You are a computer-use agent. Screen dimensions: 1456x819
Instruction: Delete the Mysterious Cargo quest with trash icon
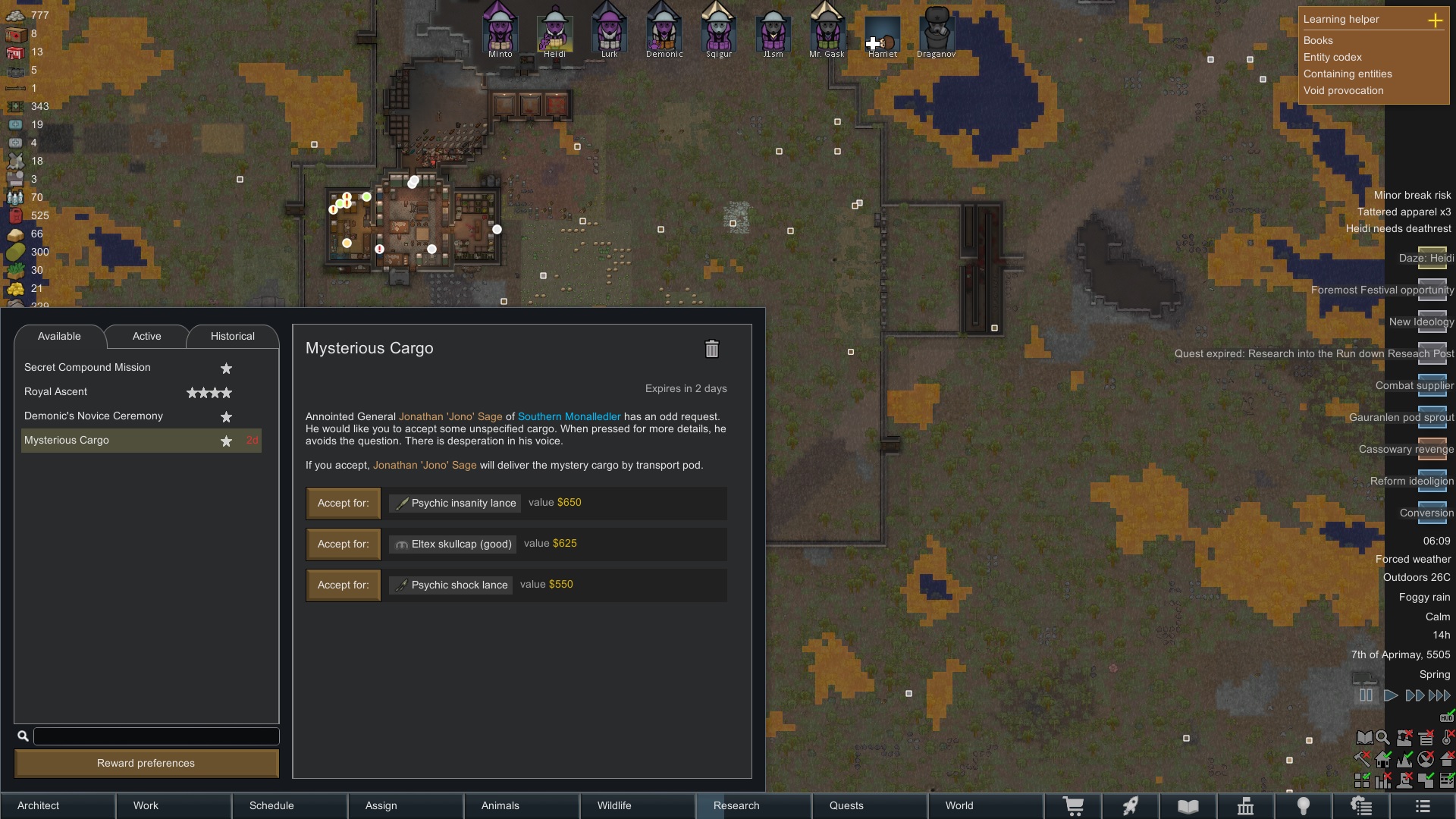pos(711,349)
